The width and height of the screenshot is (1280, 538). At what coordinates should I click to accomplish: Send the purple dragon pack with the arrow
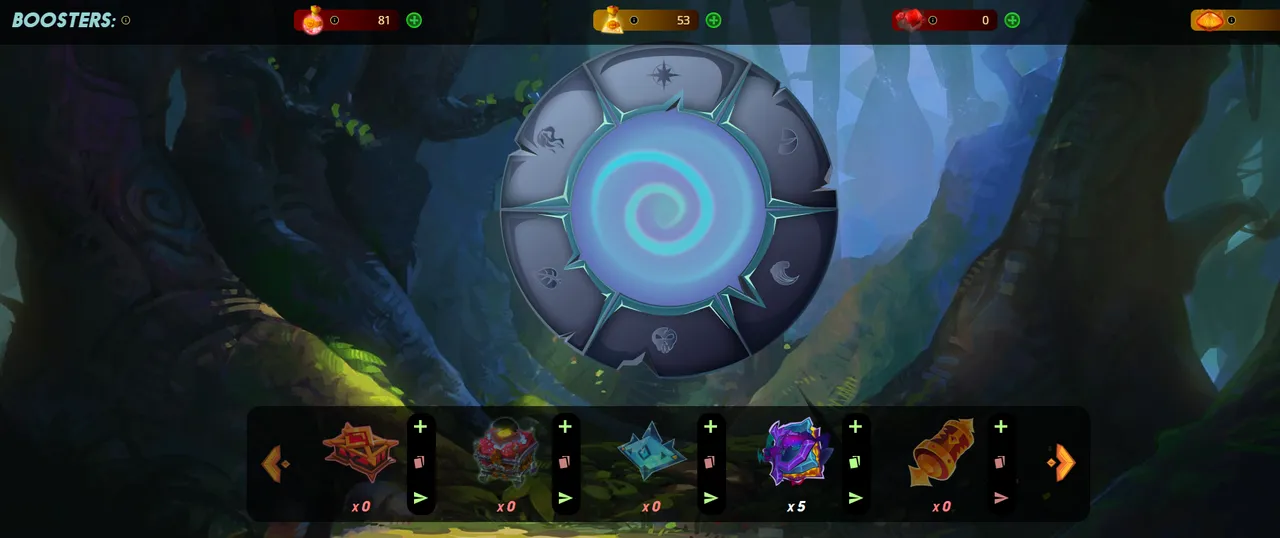(x=855, y=497)
